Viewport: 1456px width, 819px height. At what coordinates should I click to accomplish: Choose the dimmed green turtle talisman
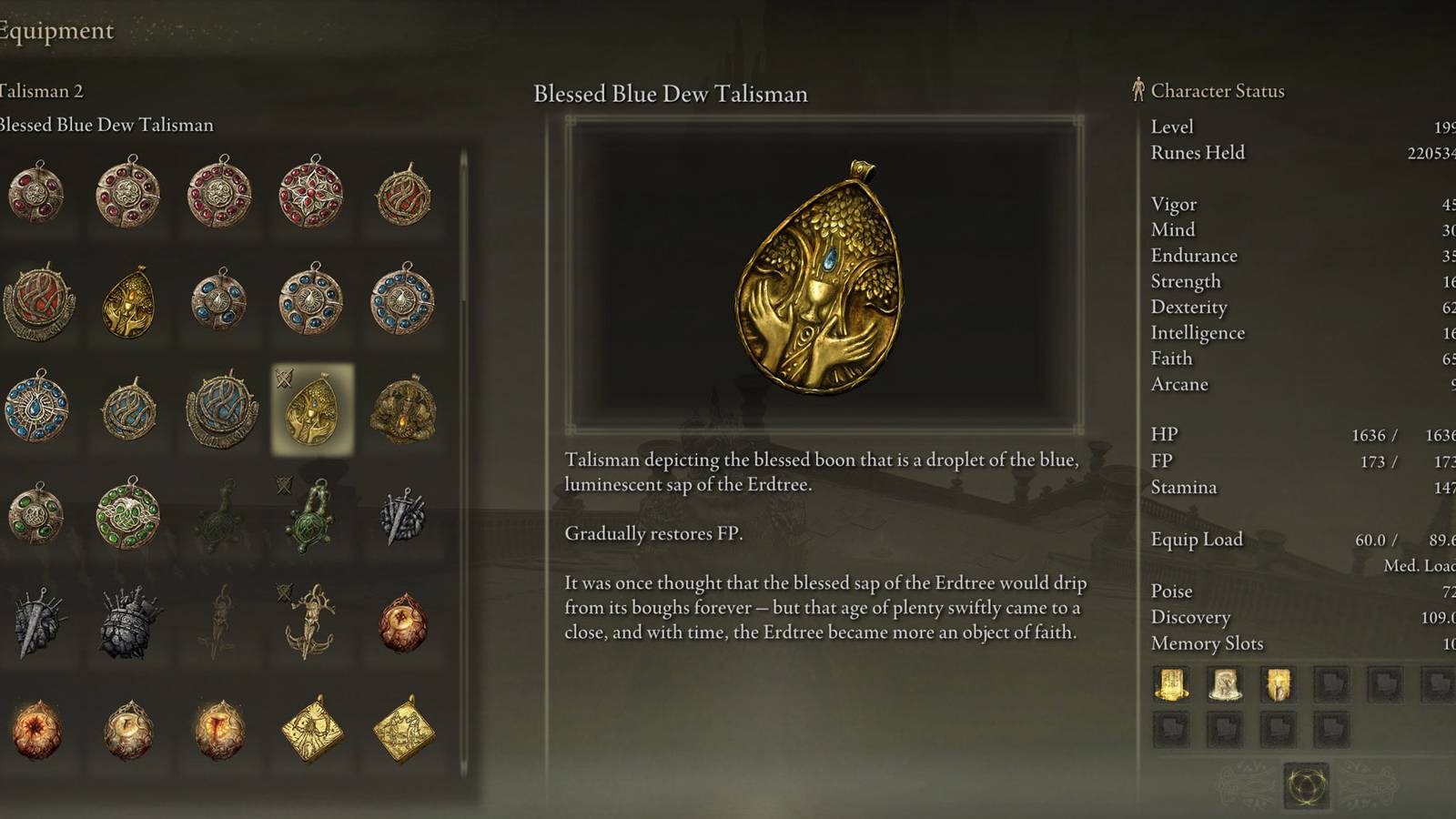click(219, 516)
